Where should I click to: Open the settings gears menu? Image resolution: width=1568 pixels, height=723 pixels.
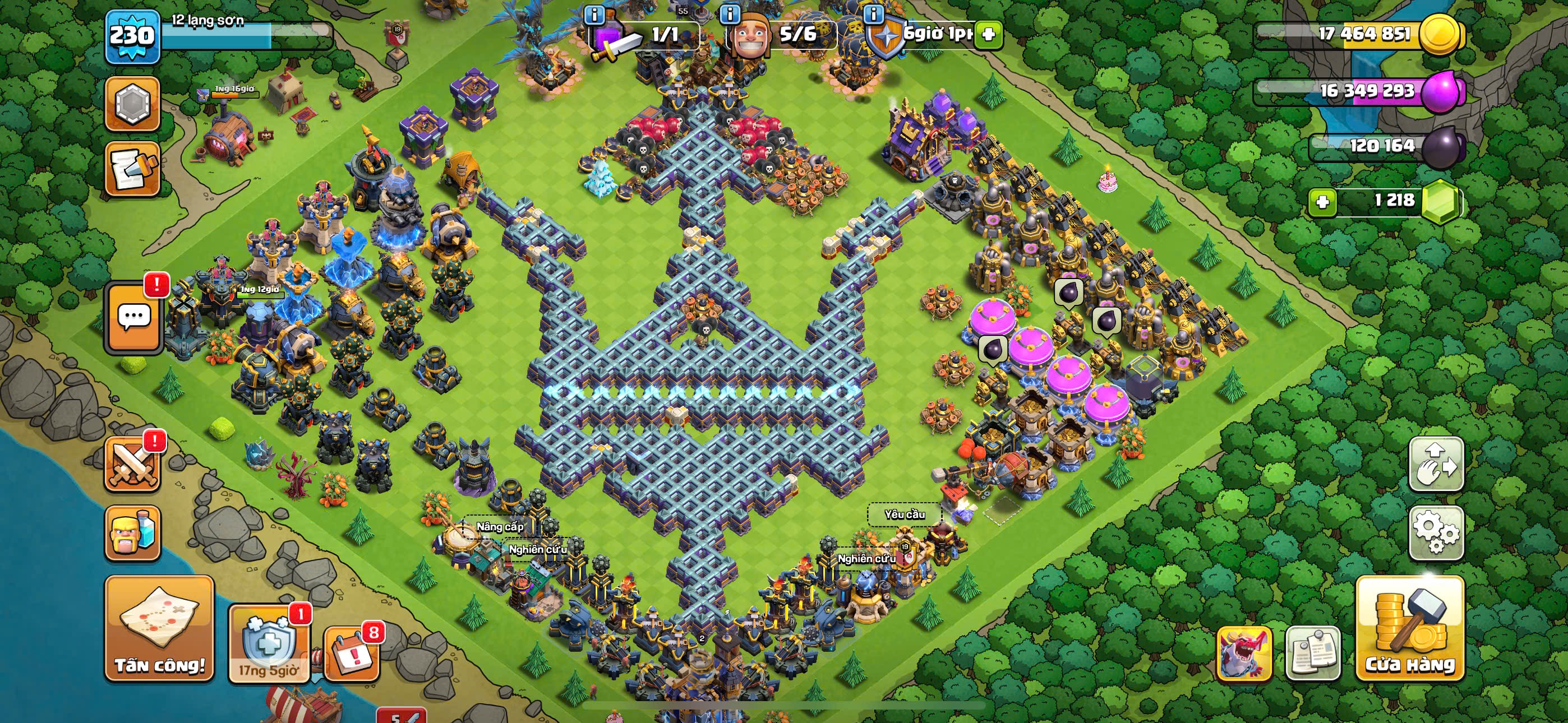click(1436, 533)
